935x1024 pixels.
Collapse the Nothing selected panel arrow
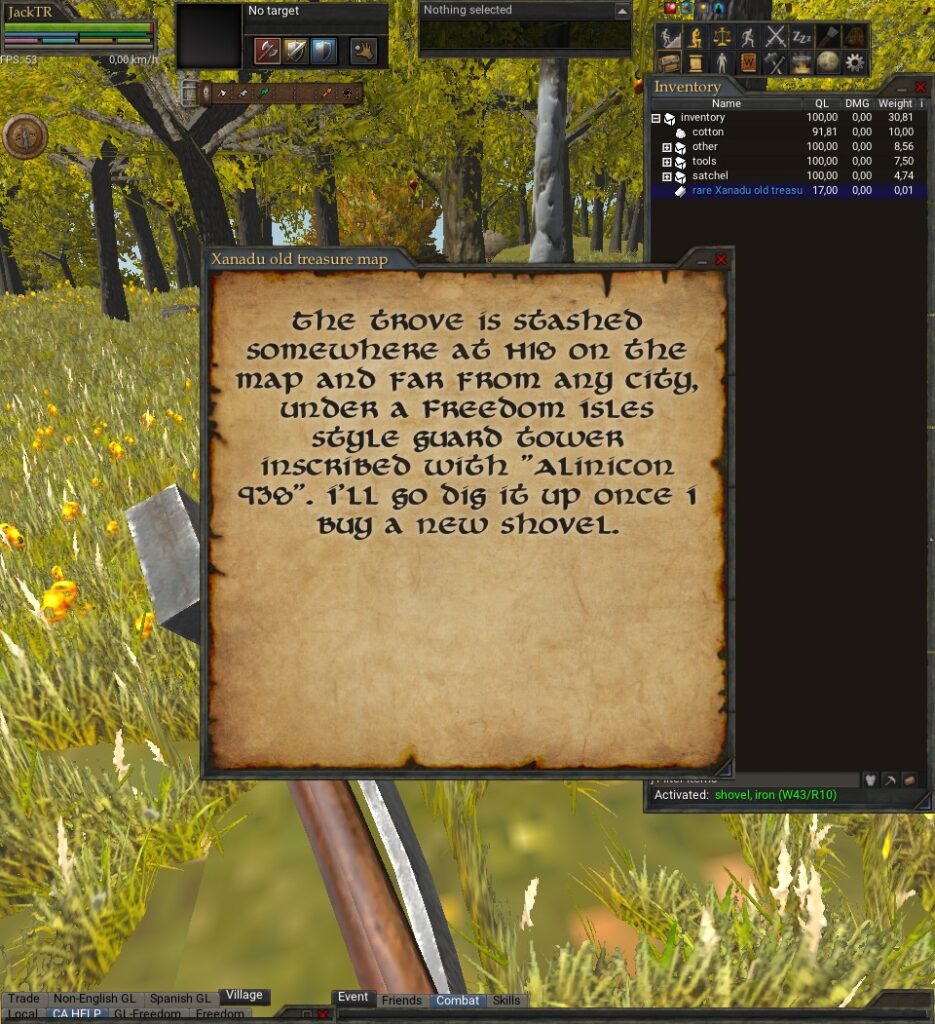(x=622, y=11)
